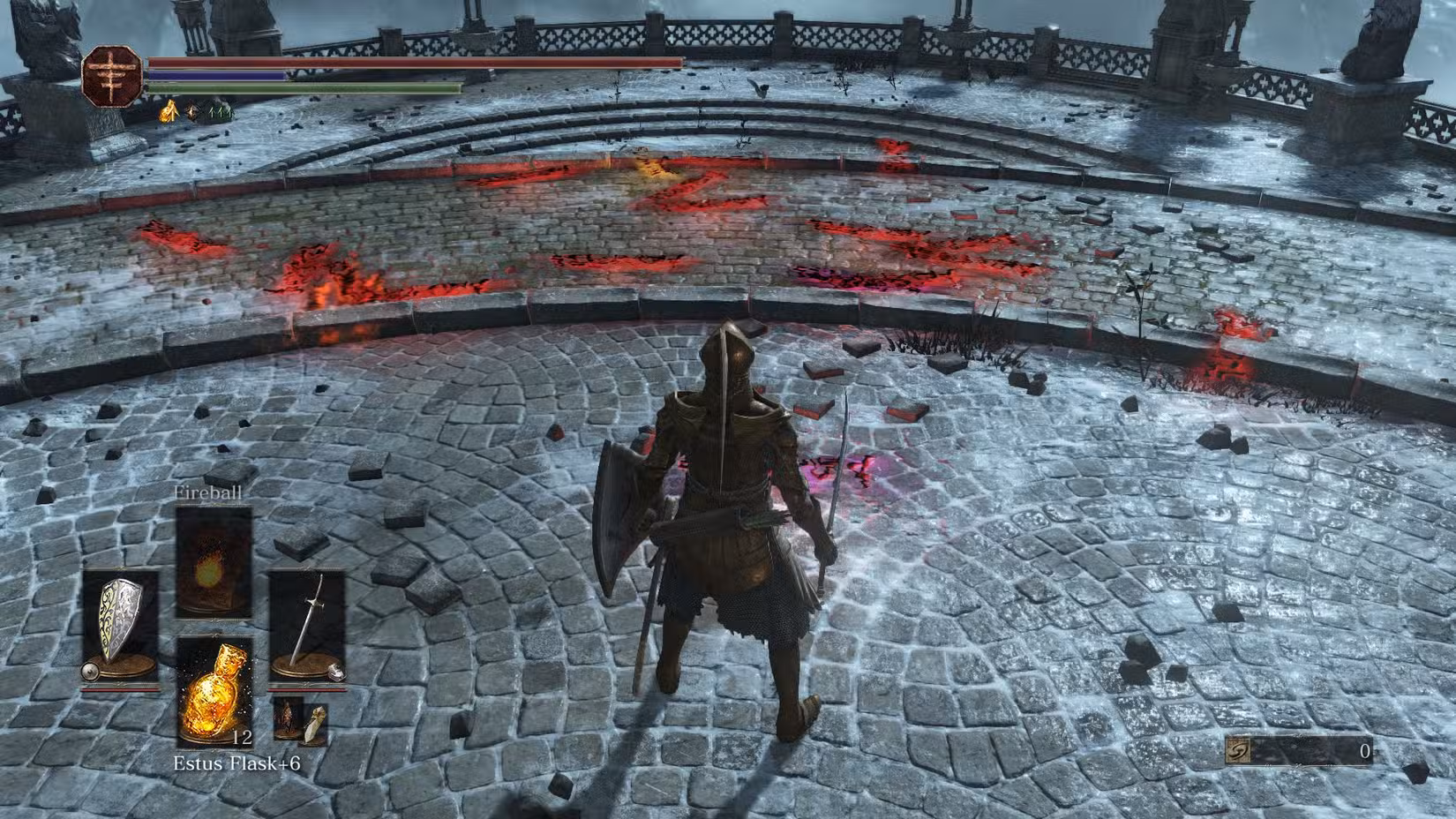Click the dark status icon beside the ember icon
The image size is (1456, 819).
(191, 111)
